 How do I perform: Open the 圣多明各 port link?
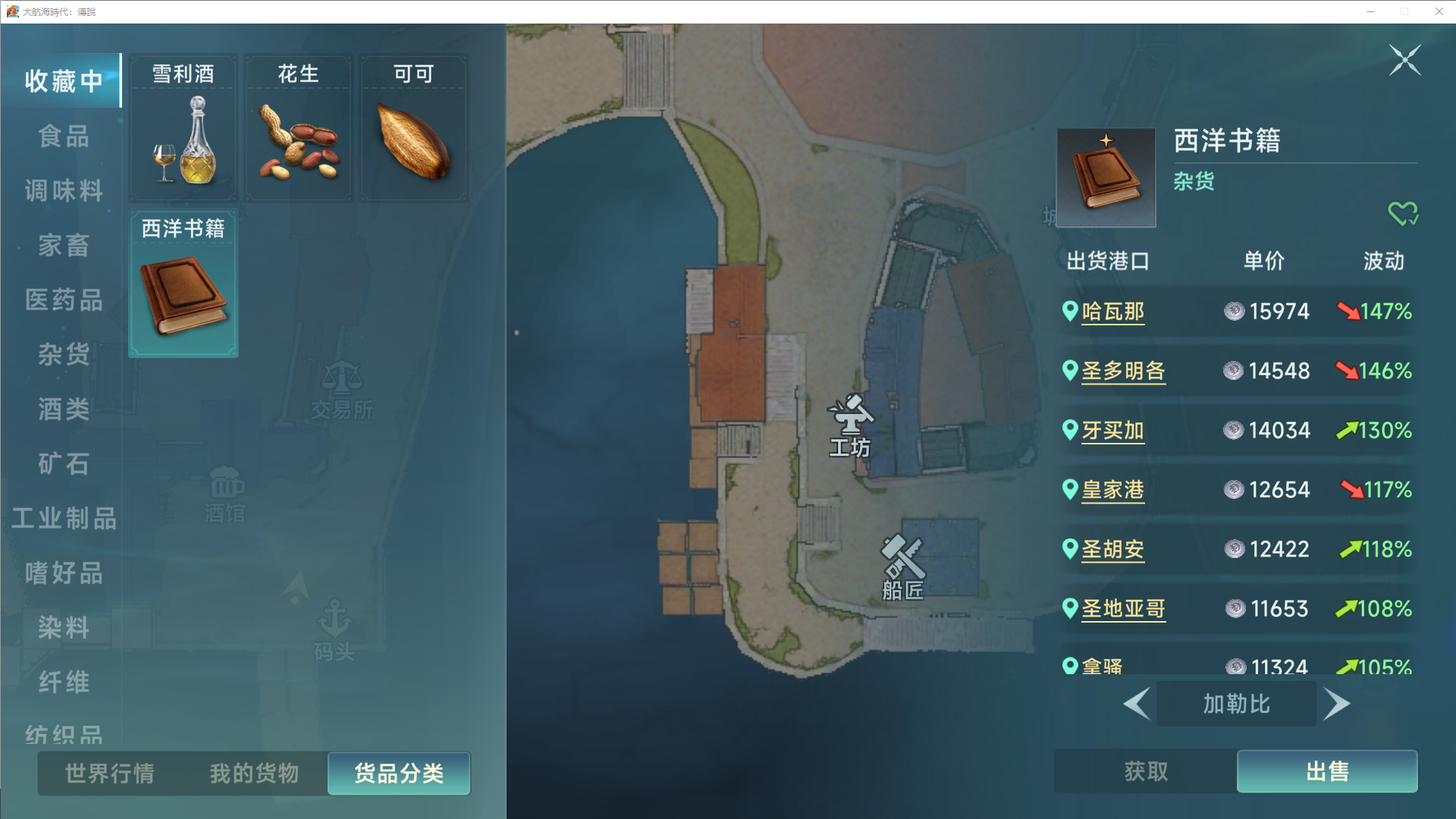(x=1123, y=371)
